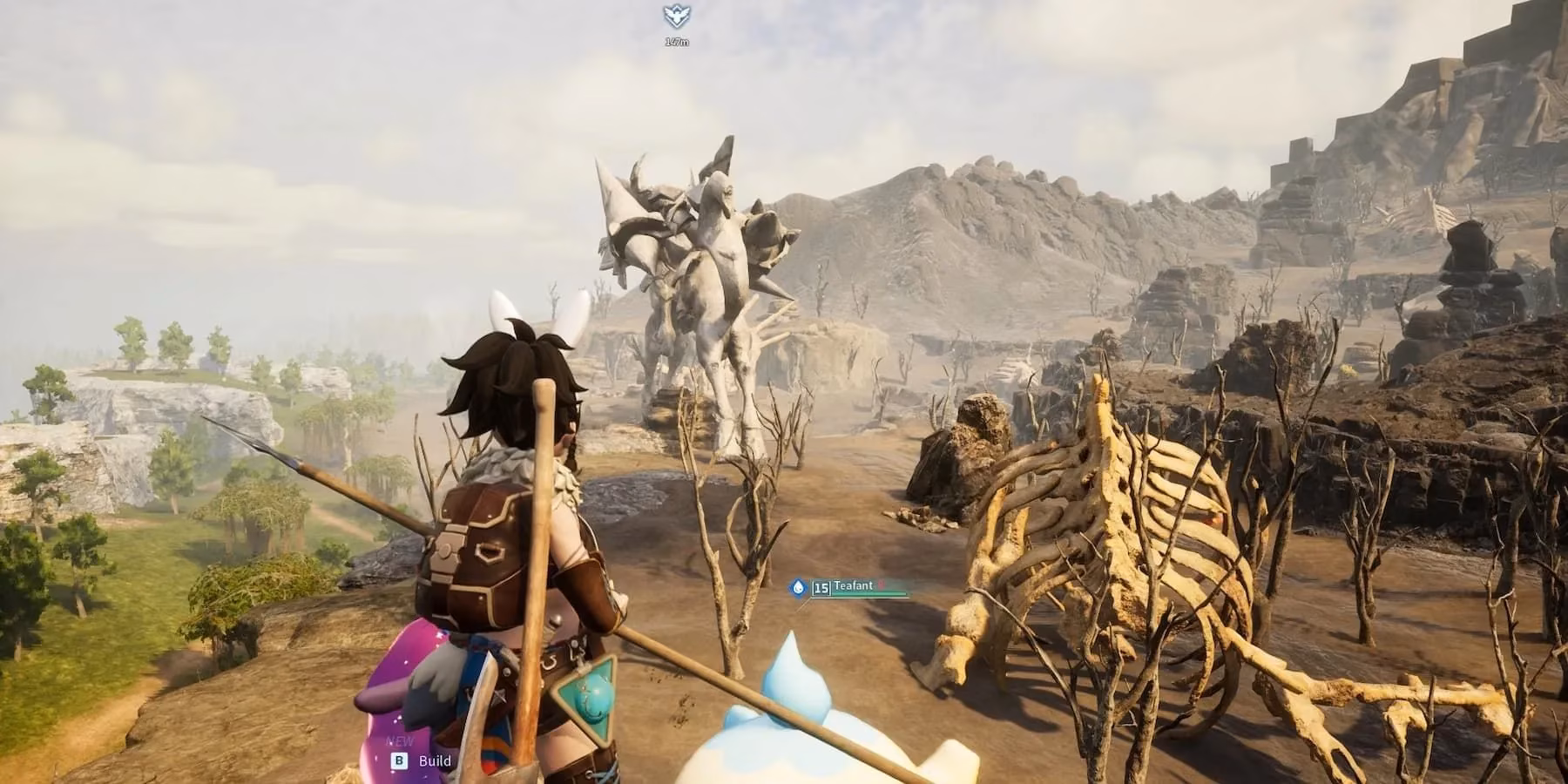Image resolution: width=1568 pixels, height=784 pixels.
Task: Click the Teafant name label
Action: click(853, 586)
